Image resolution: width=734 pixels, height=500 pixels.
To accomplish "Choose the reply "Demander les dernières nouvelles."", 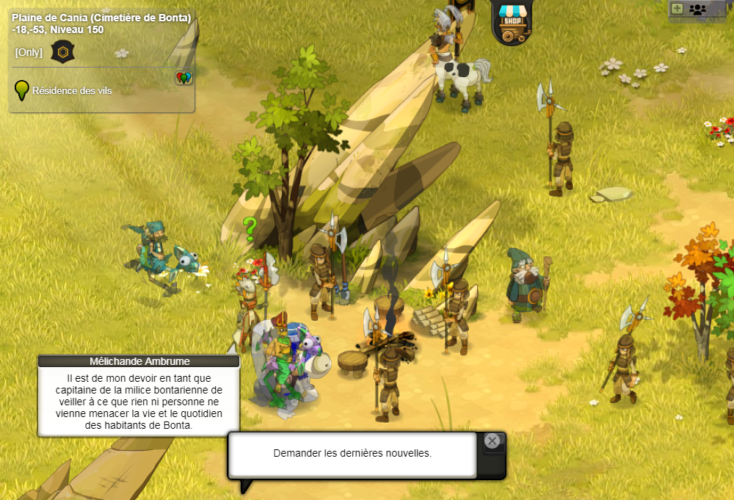I will pos(352,453).
